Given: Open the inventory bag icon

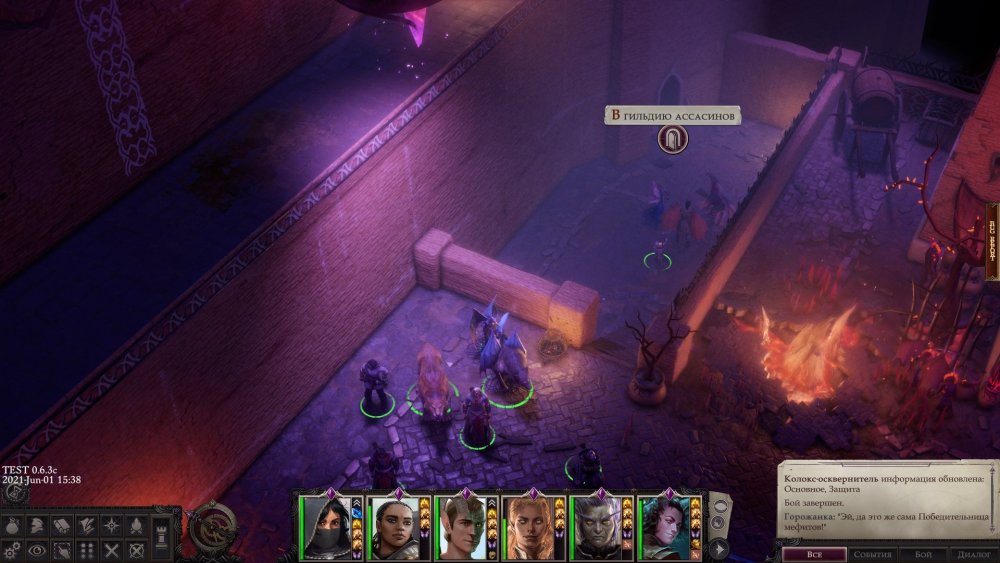Looking at the screenshot, I should (13, 526).
